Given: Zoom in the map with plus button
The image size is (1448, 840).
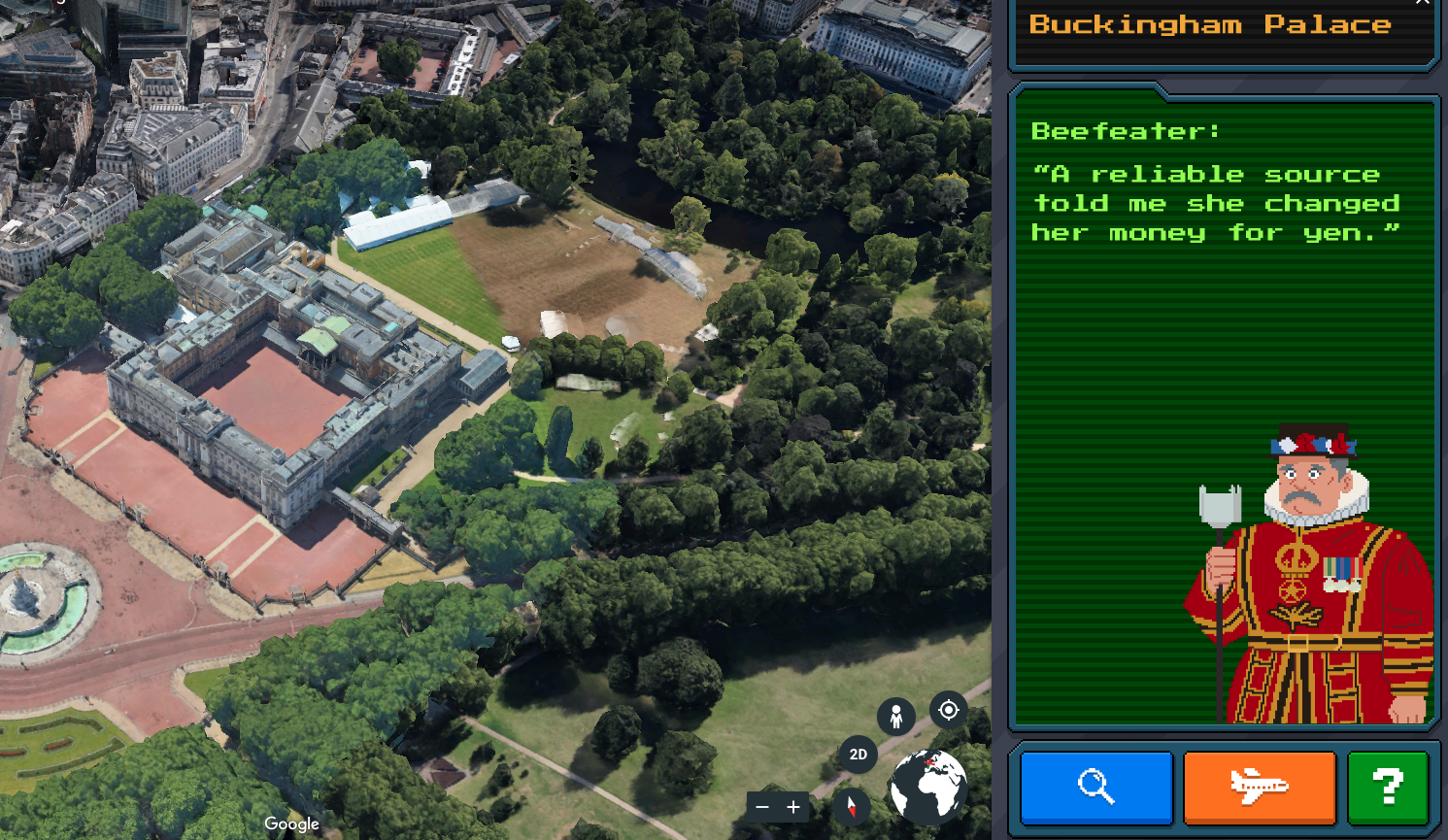Looking at the screenshot, I should (x=793, y=807).
